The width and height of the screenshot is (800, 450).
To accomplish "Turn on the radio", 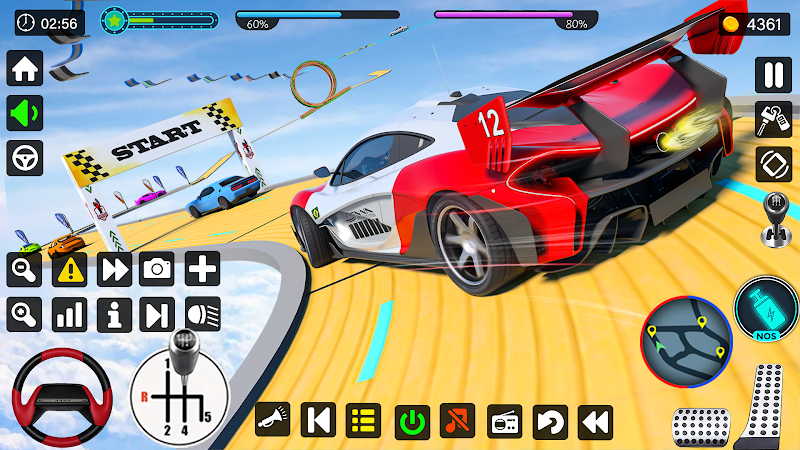I will click(504, 421).
